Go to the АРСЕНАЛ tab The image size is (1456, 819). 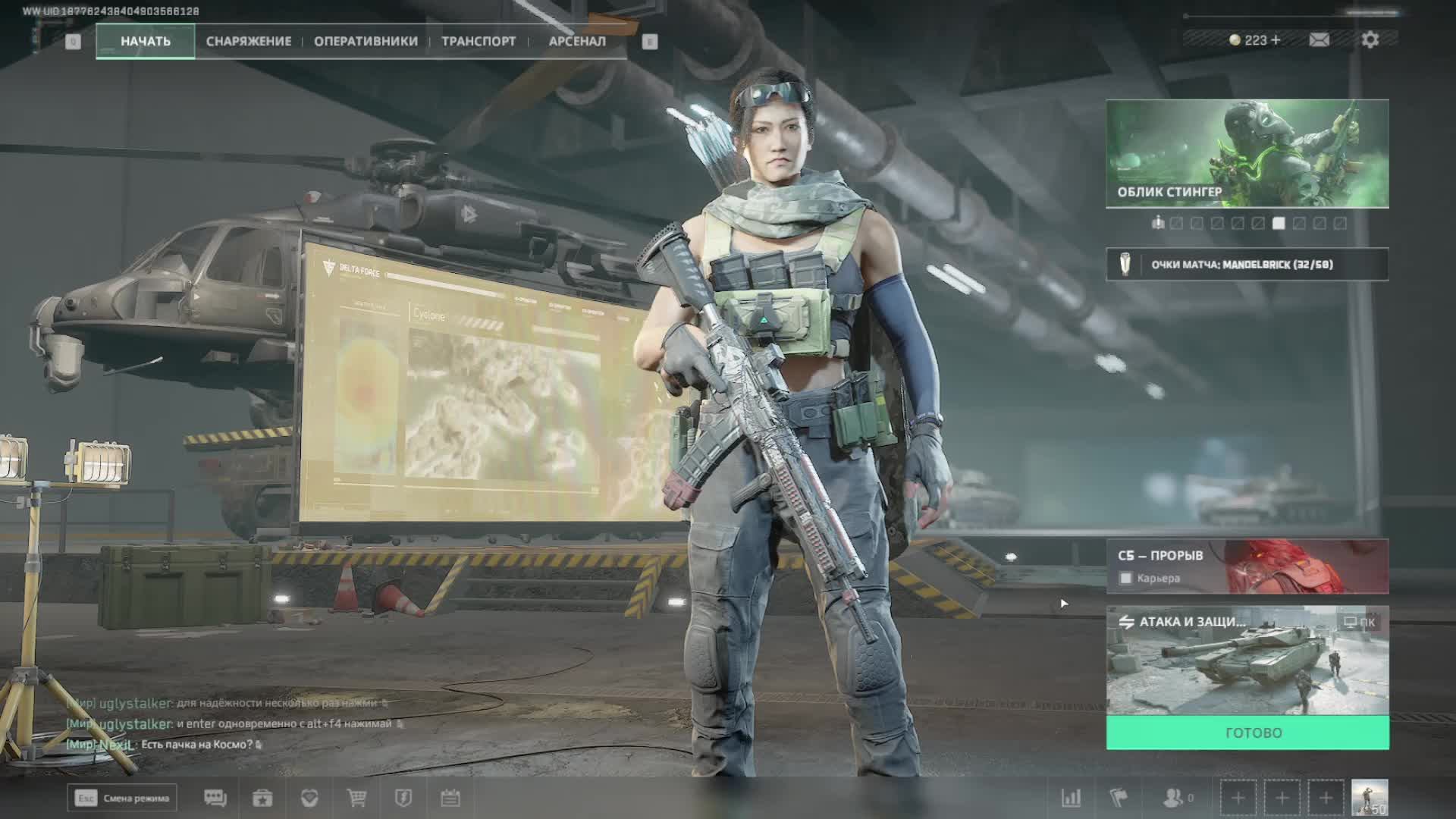click(x=577, y=41)
